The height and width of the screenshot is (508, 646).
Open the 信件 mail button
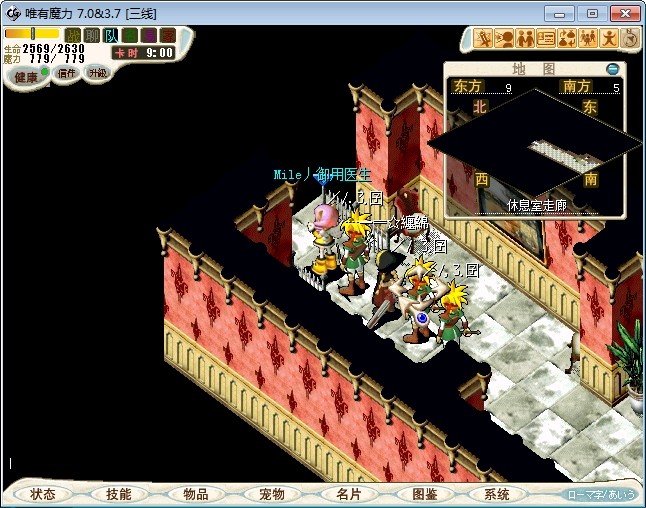point(66,73)
